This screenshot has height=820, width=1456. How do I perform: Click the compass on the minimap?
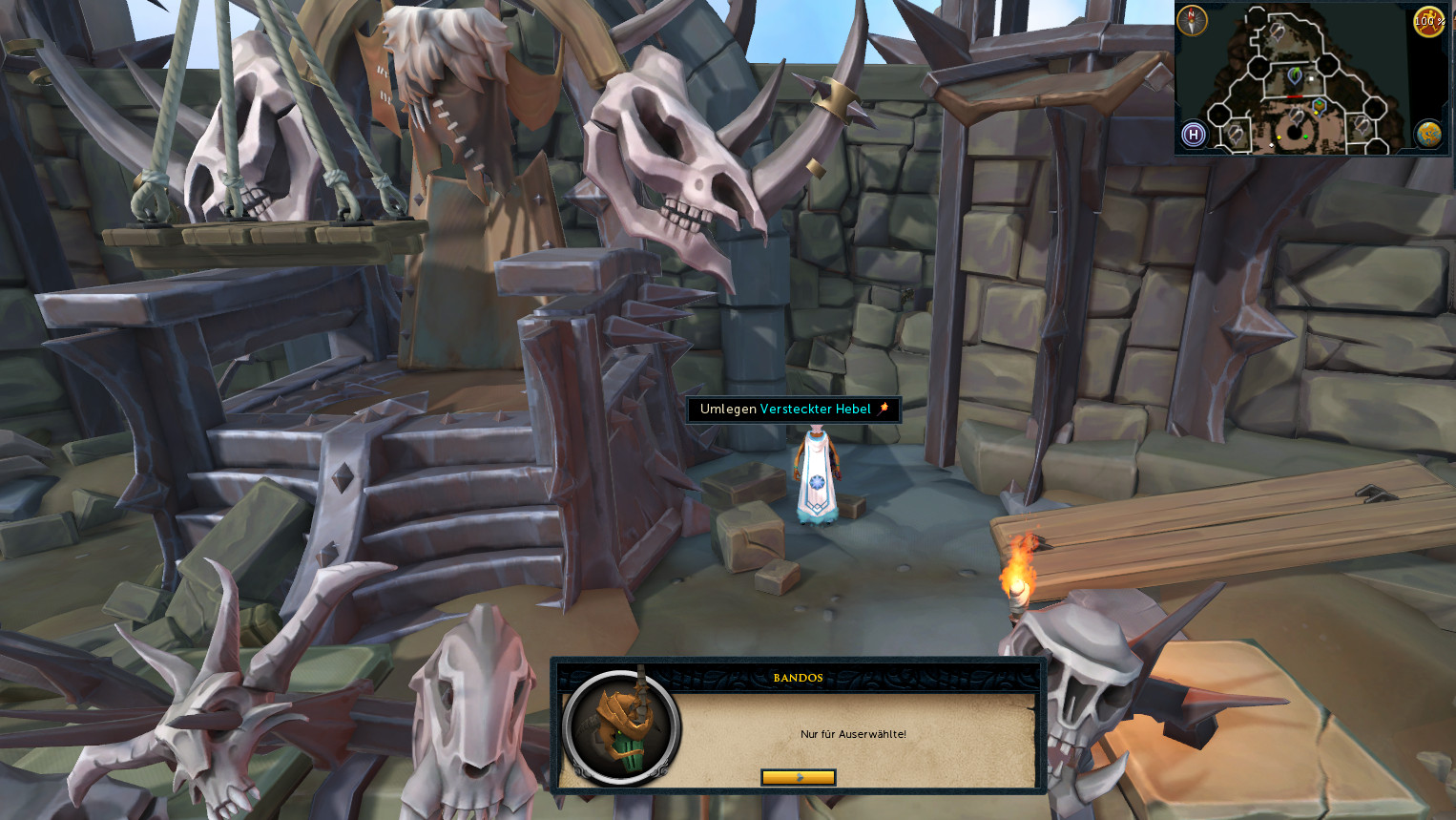coord(1192,20)
